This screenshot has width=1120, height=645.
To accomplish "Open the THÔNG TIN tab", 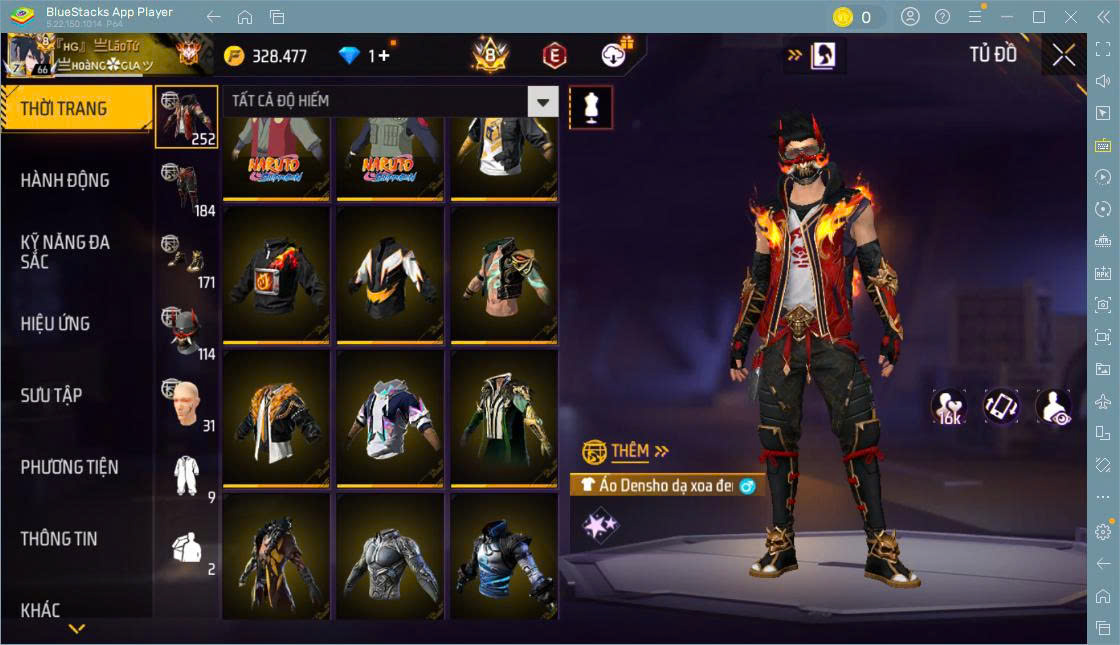I will 60,538.
